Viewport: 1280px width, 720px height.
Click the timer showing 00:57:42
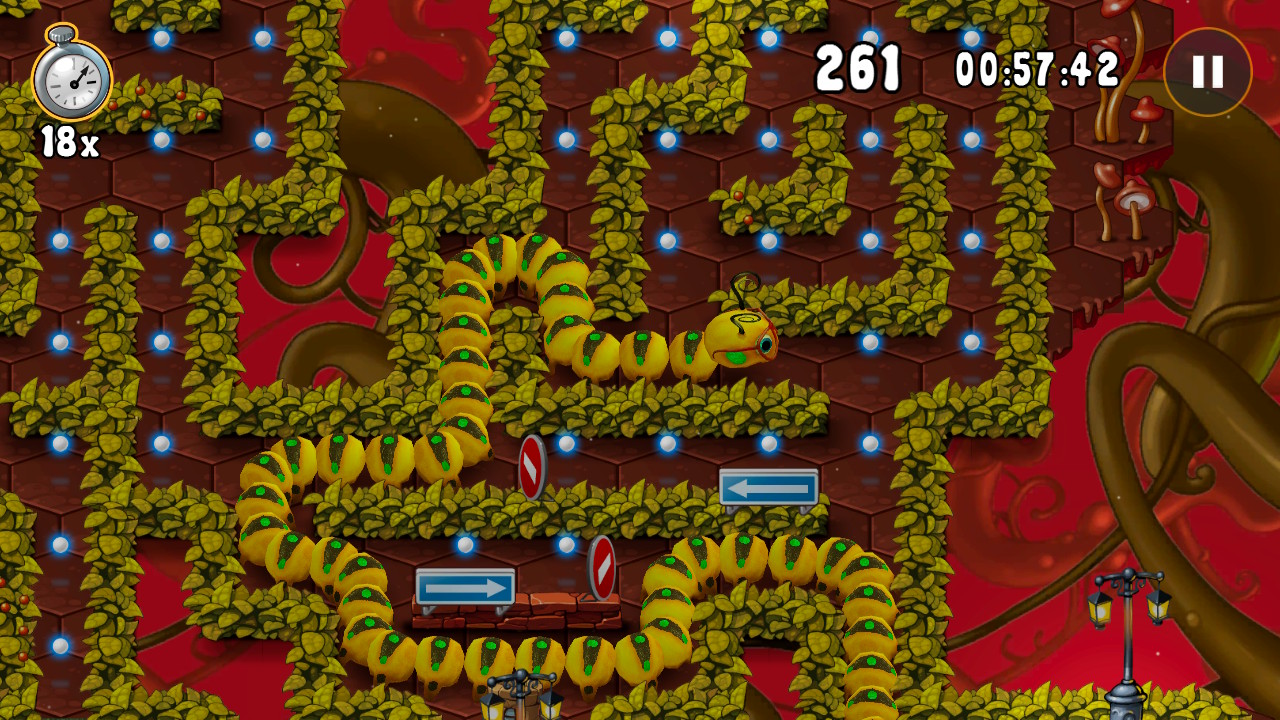pos(1035,66)
